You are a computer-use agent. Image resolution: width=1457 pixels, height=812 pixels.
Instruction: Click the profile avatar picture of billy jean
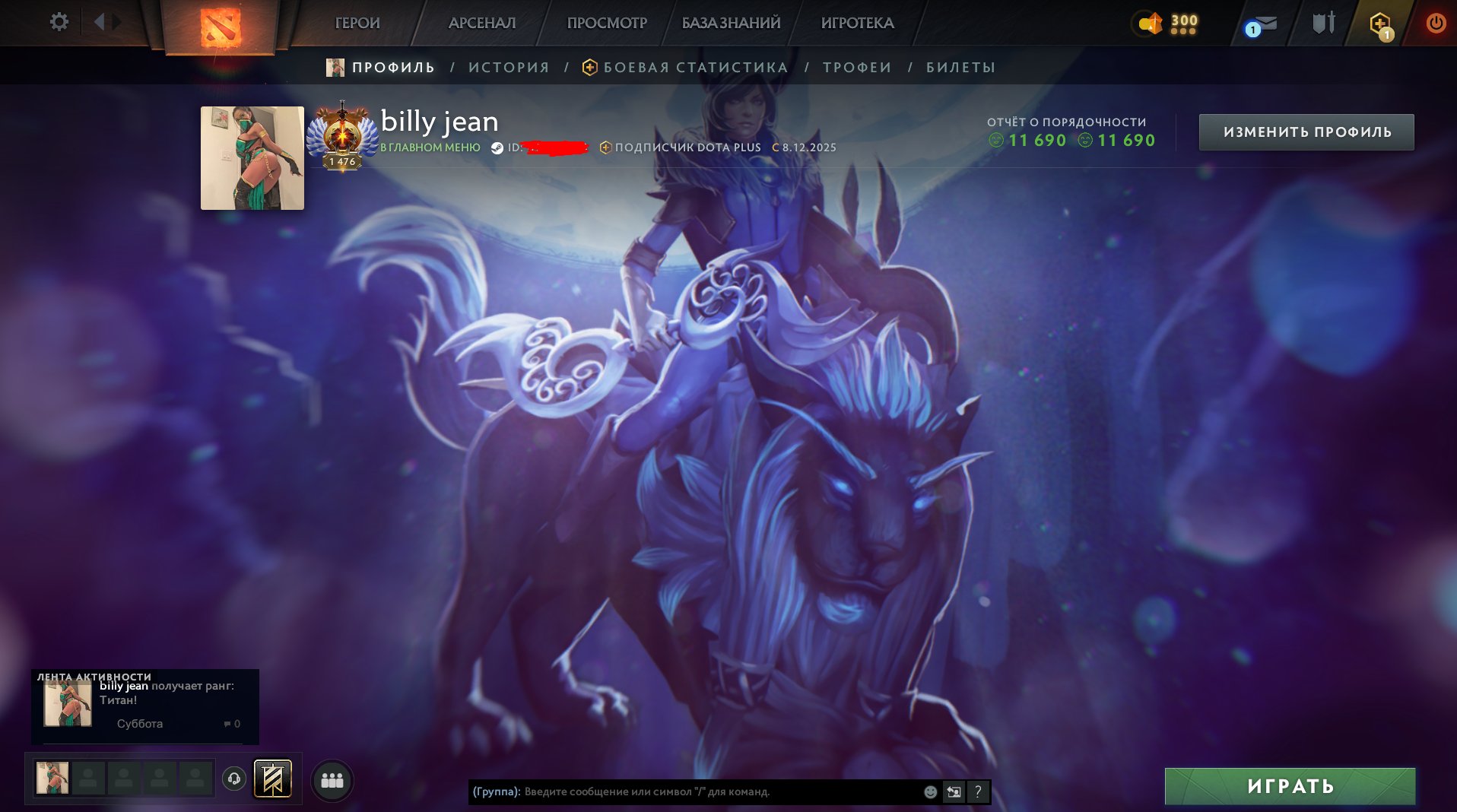[252, 157]
